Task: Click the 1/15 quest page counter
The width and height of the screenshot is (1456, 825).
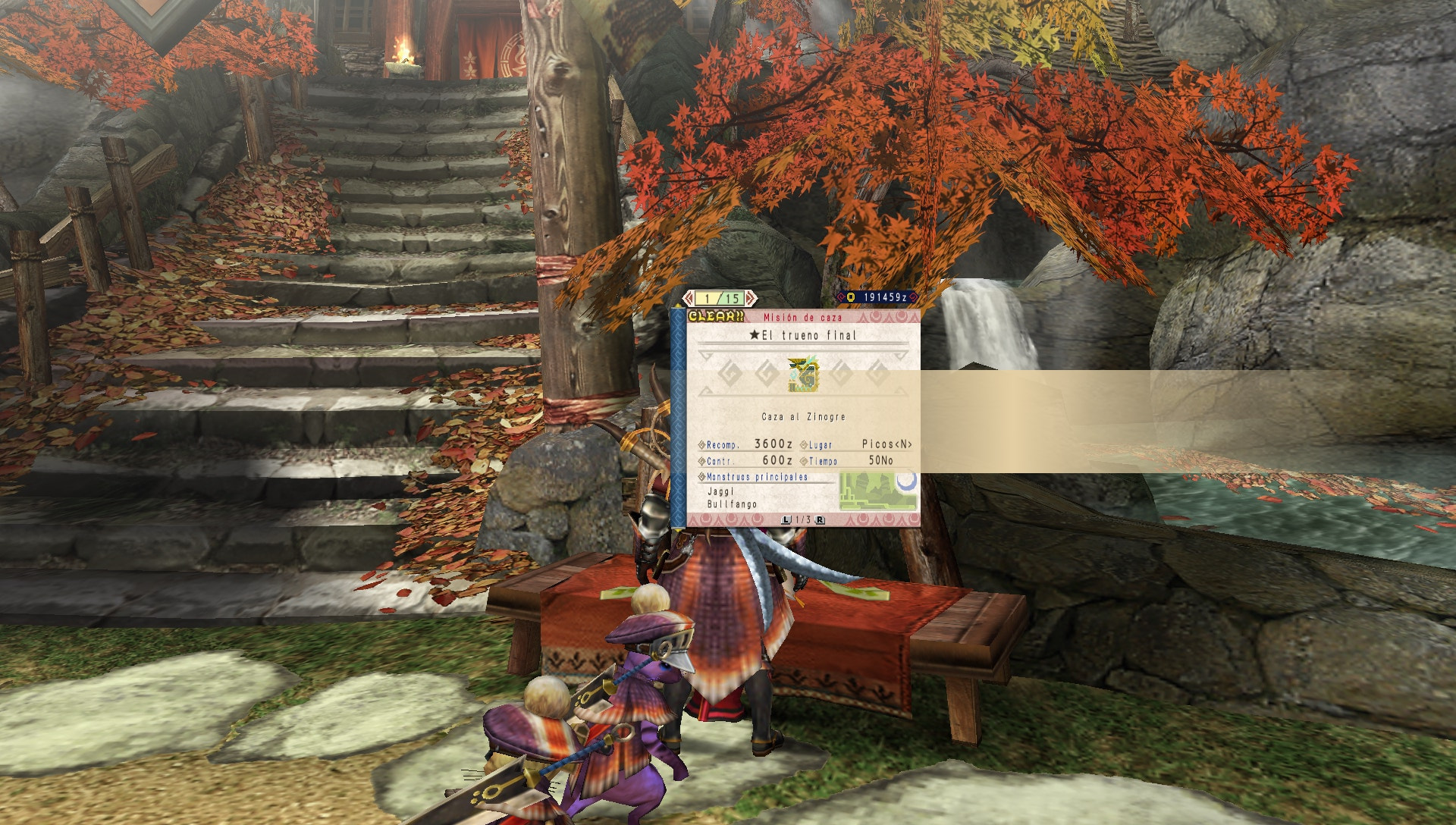Action: 720,297
